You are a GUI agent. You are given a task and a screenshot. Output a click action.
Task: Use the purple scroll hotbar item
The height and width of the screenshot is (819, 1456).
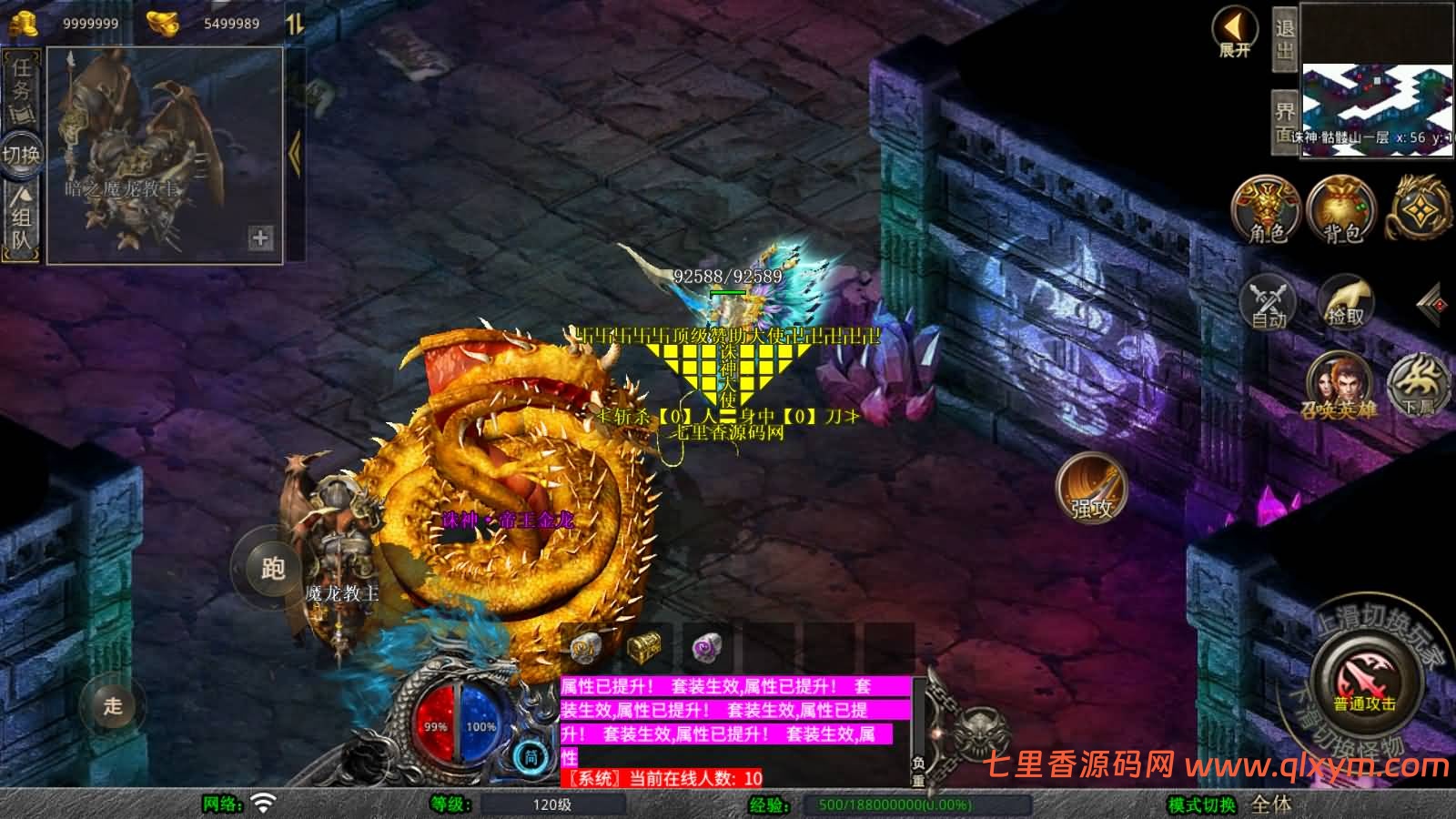[706, 648]
